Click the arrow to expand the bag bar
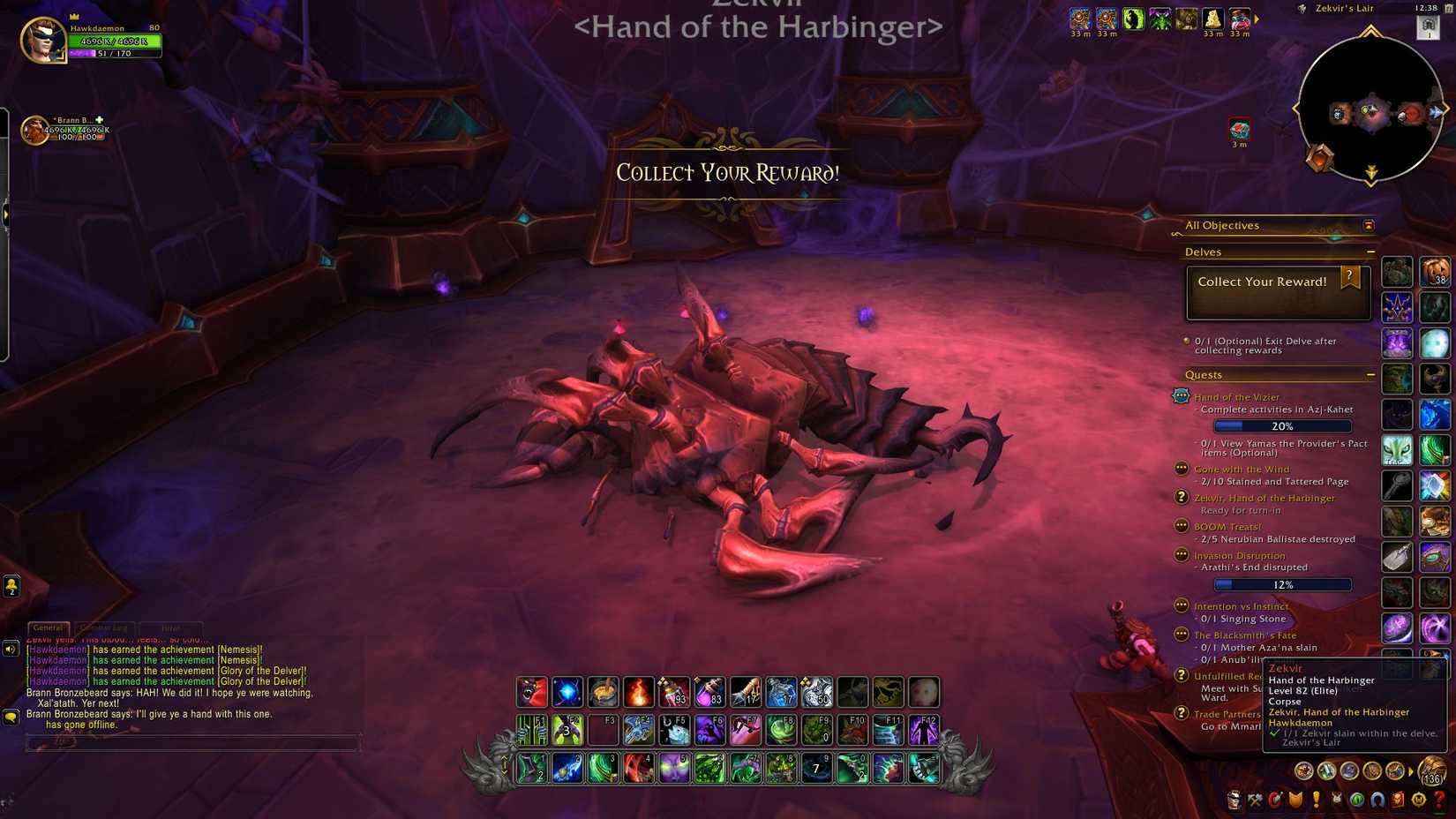Image resolution: width=1456 pixels, height=819 pixels. point(1410,771)
